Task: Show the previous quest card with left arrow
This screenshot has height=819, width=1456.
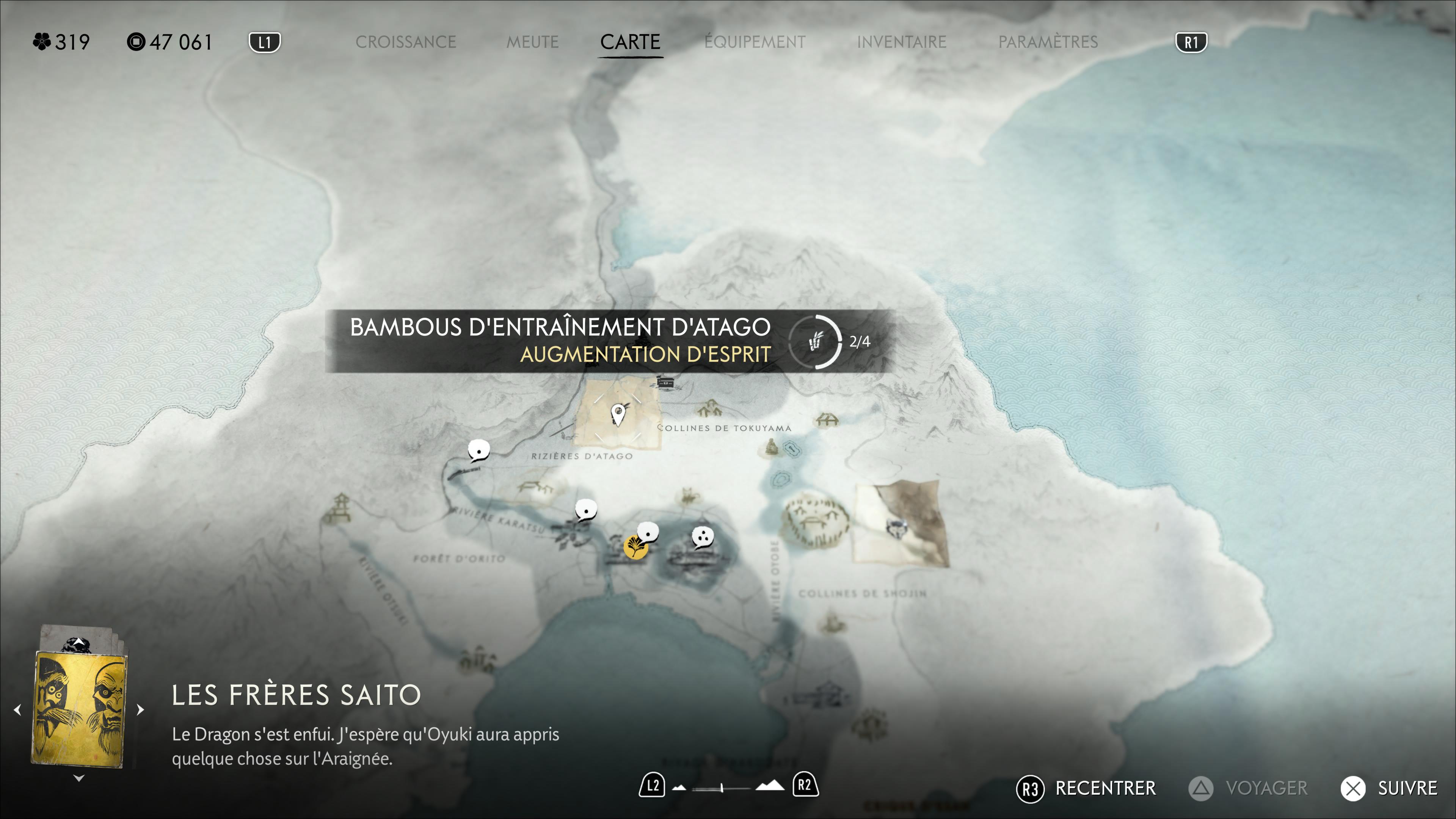Action: point(17,709)
